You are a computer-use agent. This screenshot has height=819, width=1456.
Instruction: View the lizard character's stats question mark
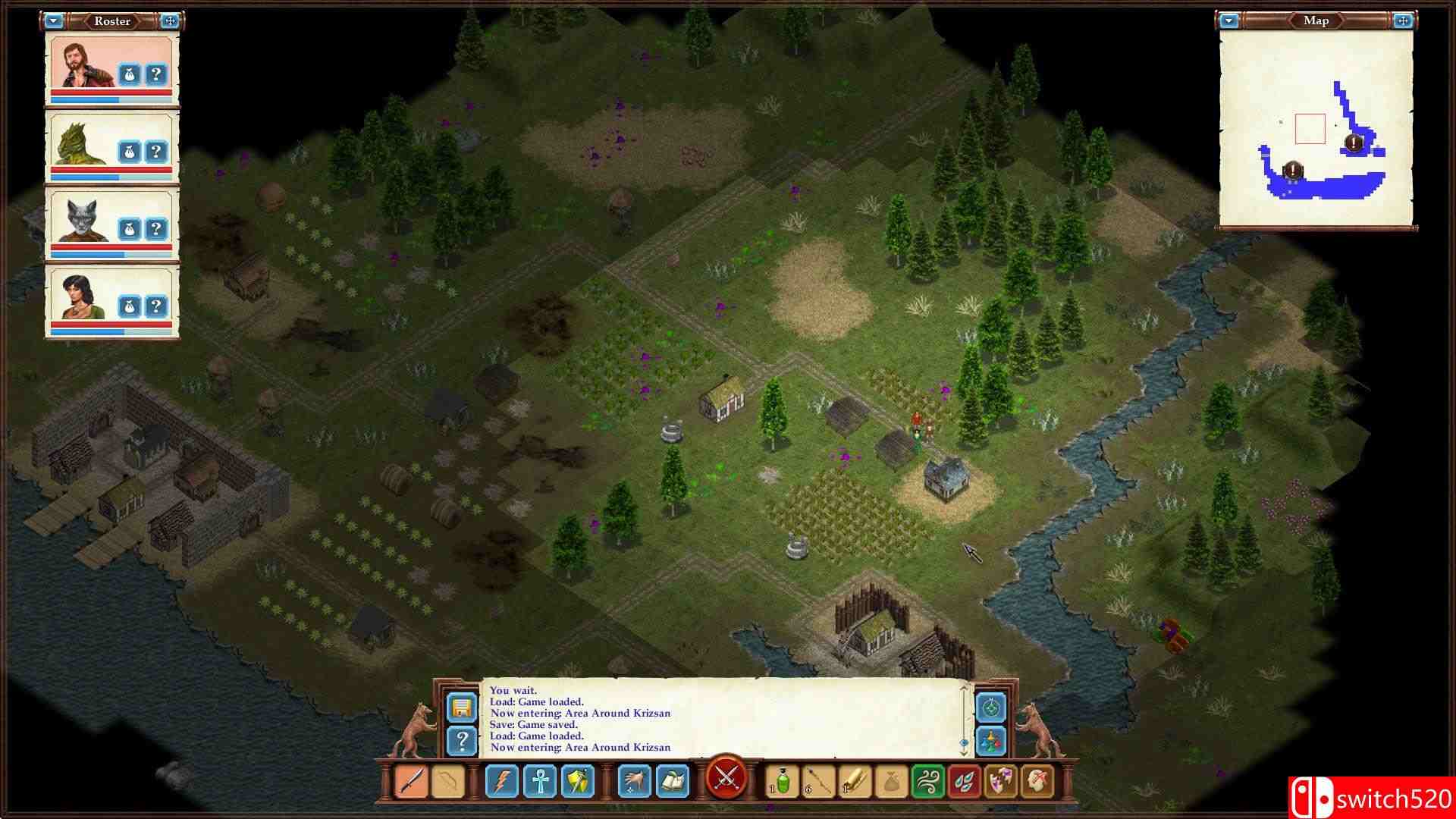coord(156,150)
